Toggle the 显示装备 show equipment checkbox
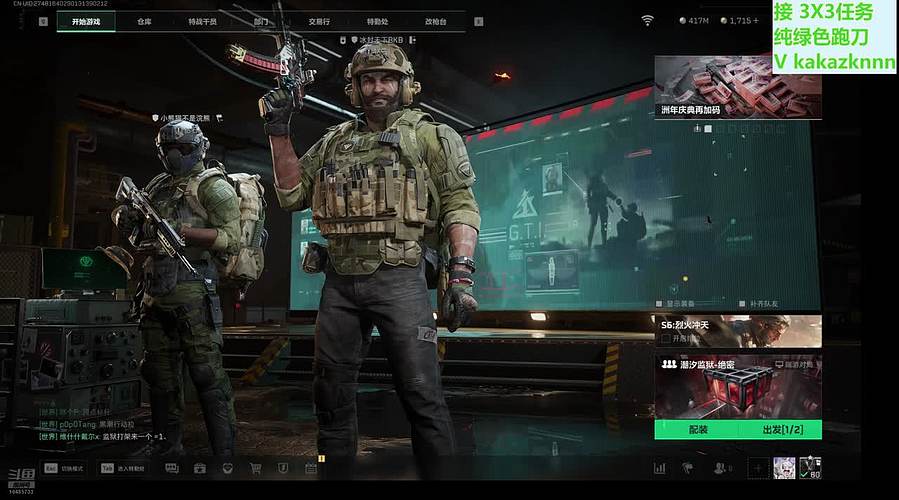 pos(659,303)
